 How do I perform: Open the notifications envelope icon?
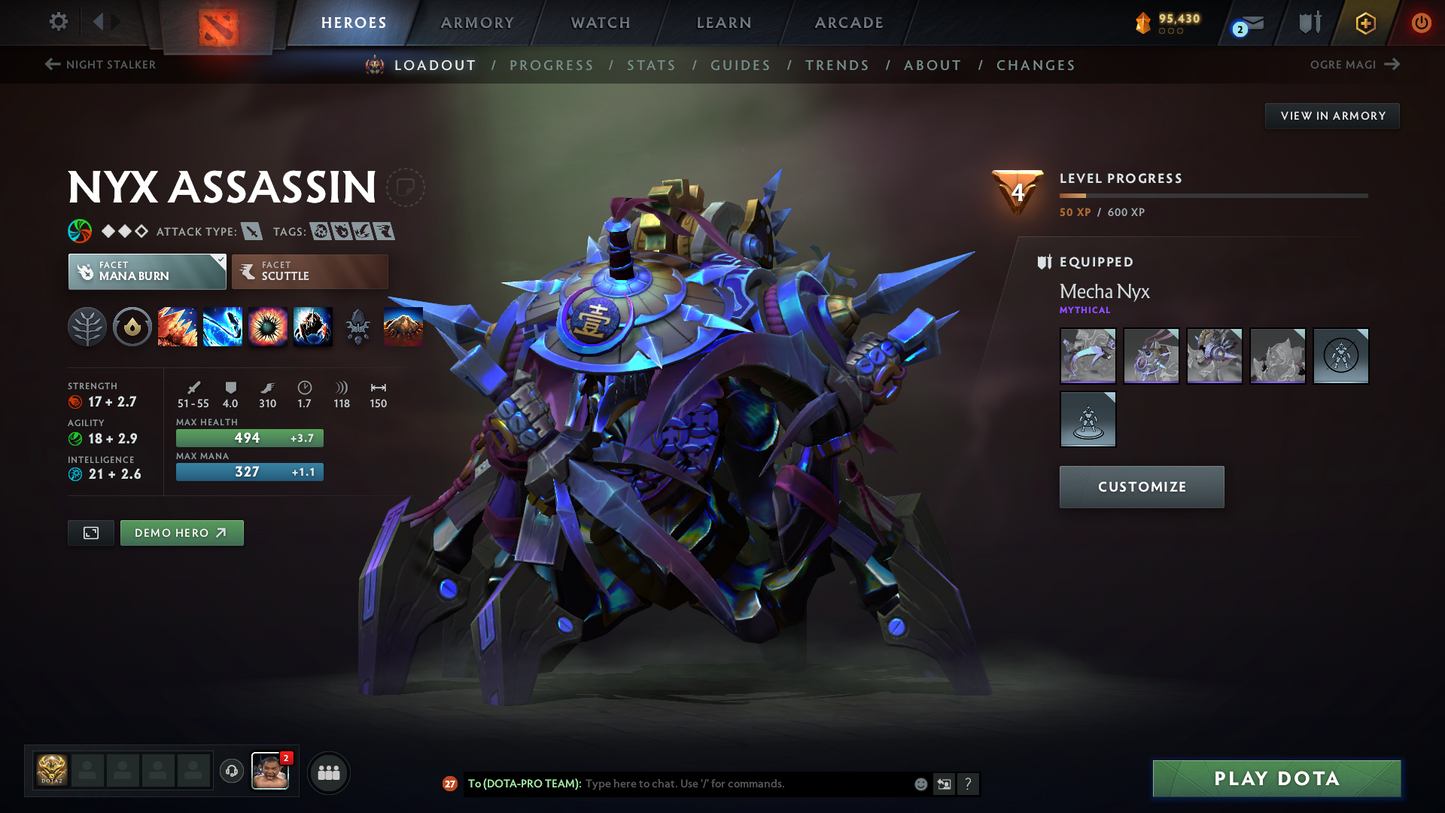pyautogui.click(x=1252, y=22)
